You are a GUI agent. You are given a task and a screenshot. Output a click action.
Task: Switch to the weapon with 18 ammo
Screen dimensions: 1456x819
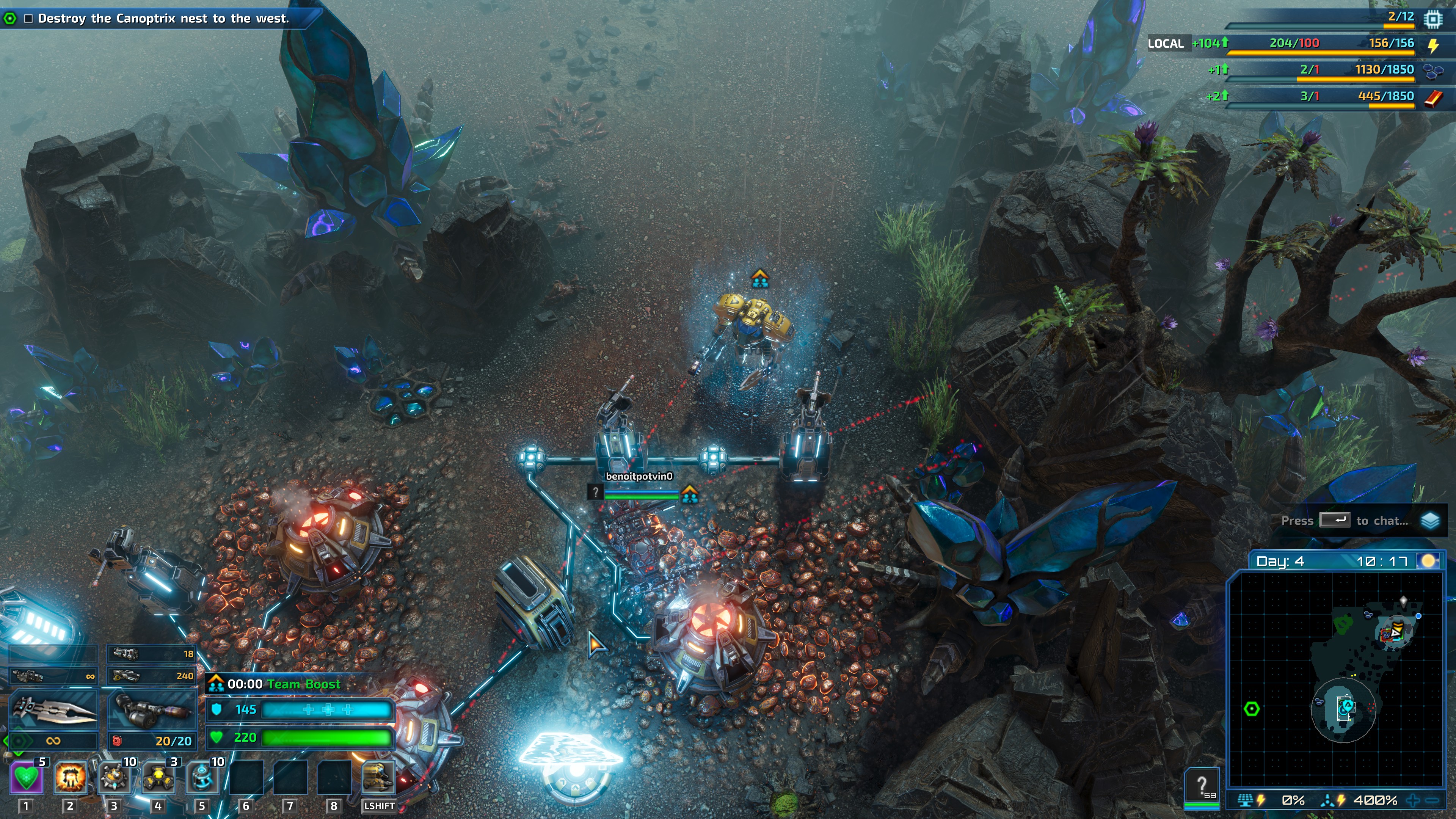152,654
